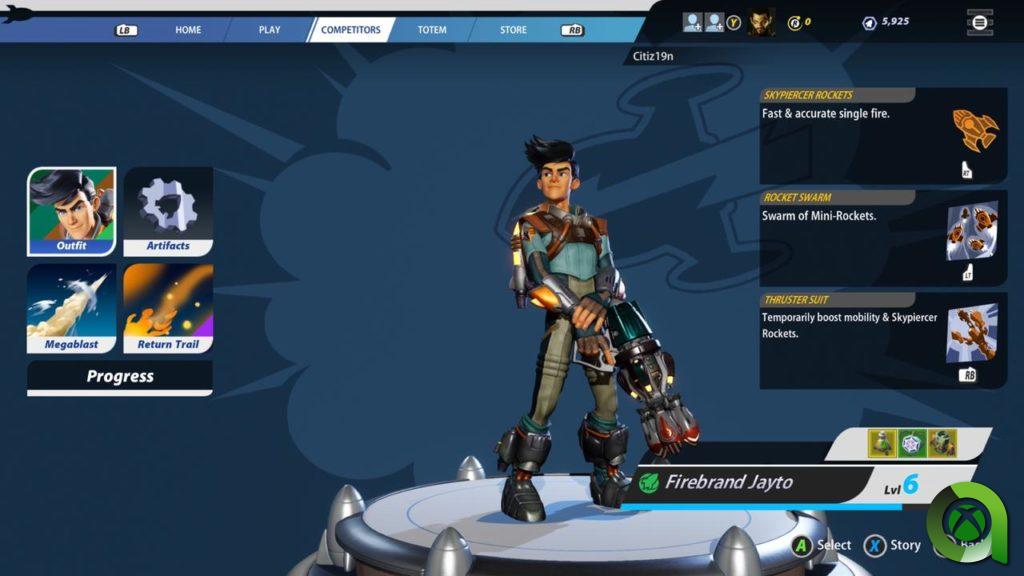Open the Store tab

(513, 30)
